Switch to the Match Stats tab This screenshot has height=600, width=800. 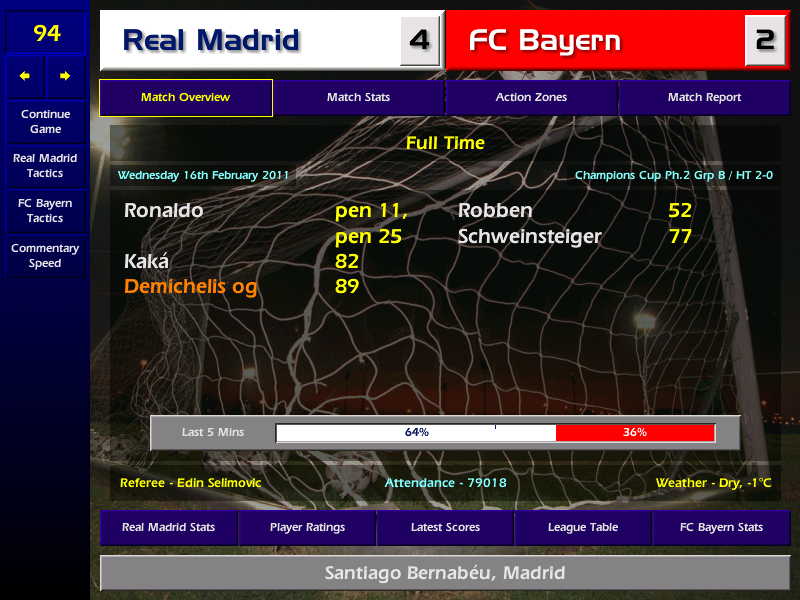pyautogui.click(x=358, y=98)
